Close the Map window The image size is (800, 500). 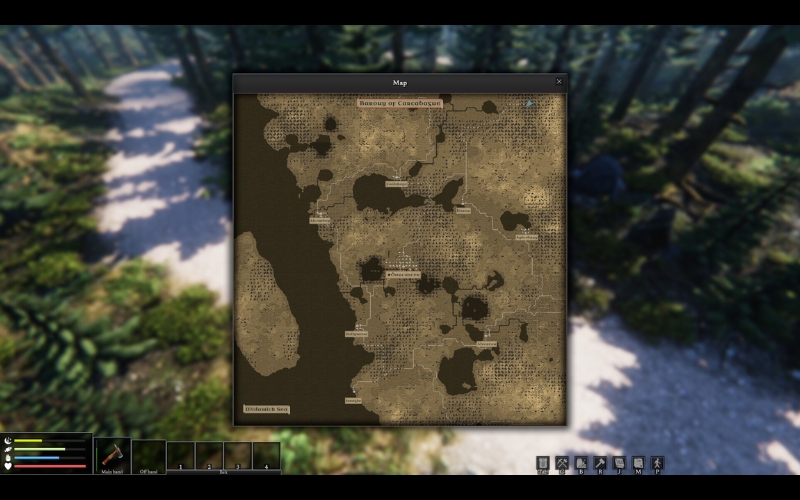point(559,82)
